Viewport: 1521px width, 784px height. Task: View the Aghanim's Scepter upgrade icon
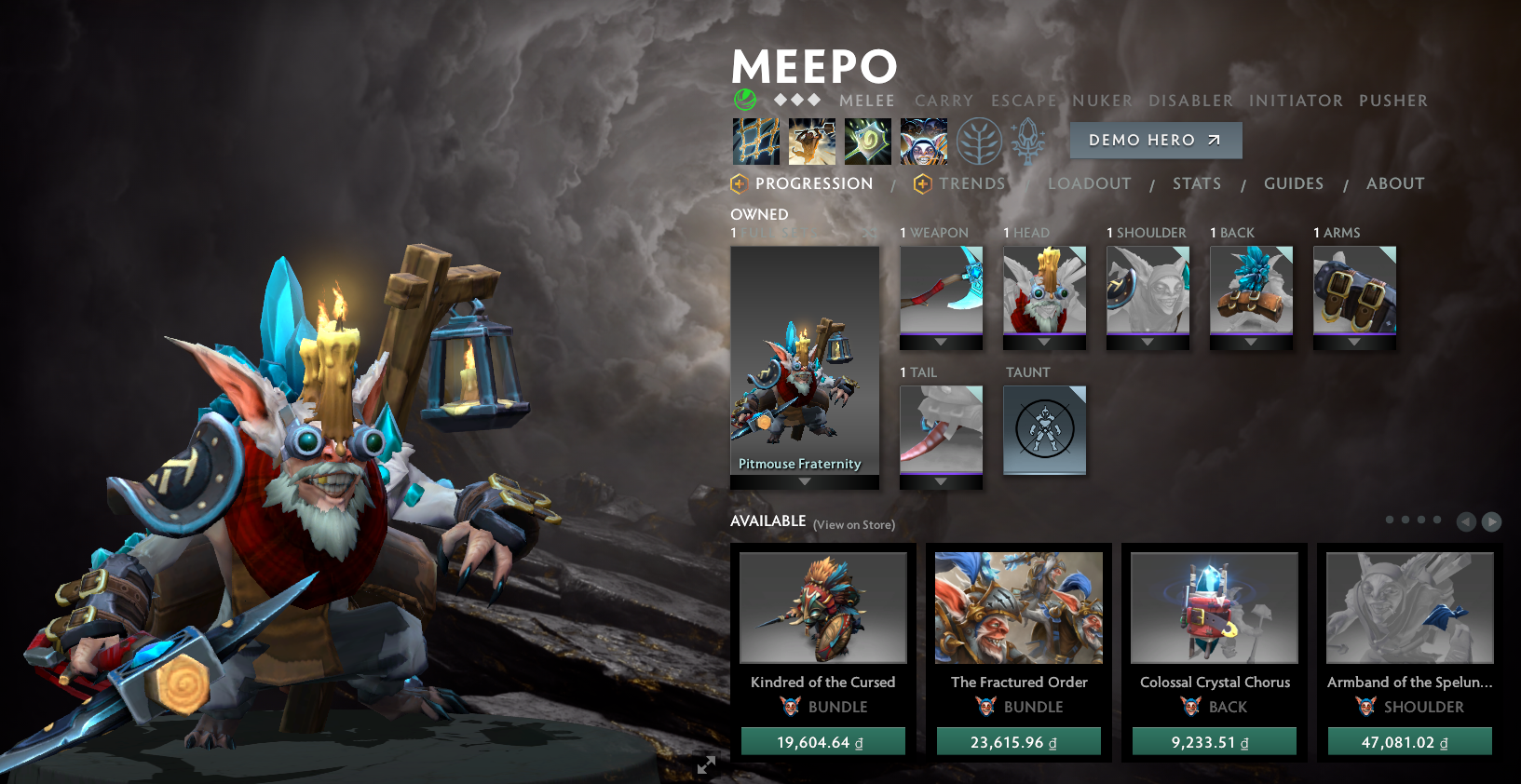point(1029,141)
